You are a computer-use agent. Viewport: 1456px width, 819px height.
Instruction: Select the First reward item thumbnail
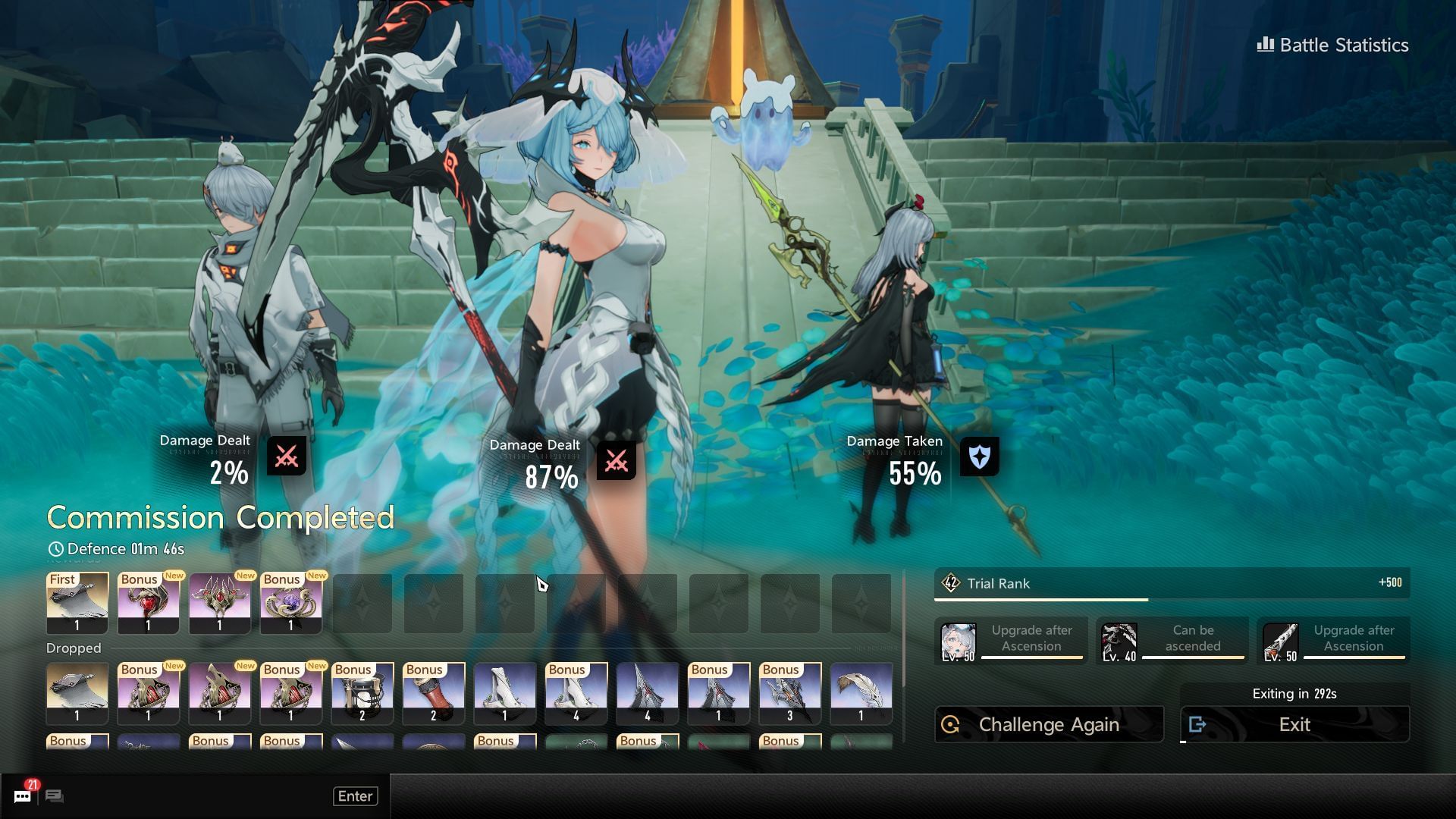point(77,603)
